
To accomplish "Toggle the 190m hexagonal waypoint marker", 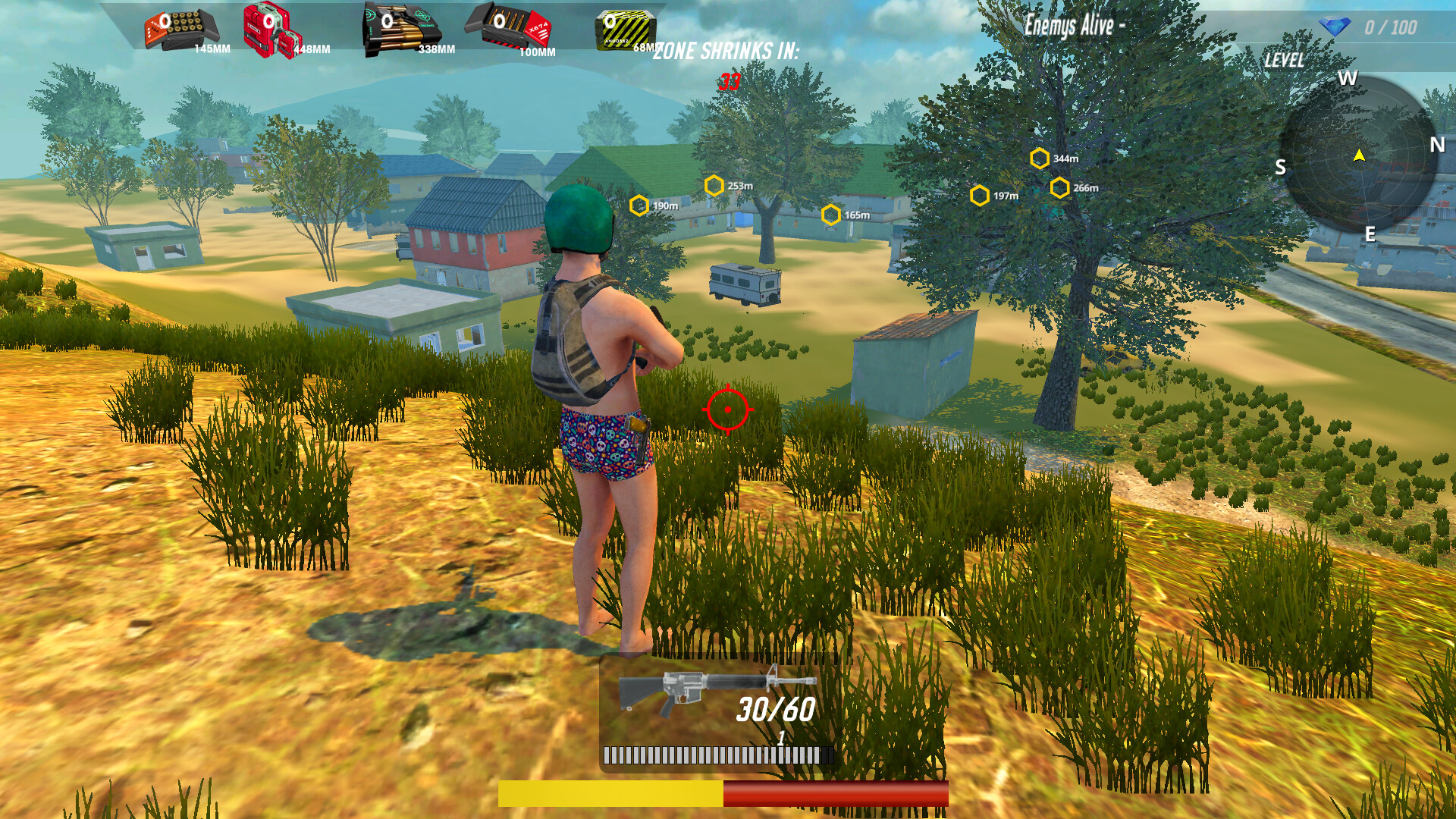I will 639,203.
